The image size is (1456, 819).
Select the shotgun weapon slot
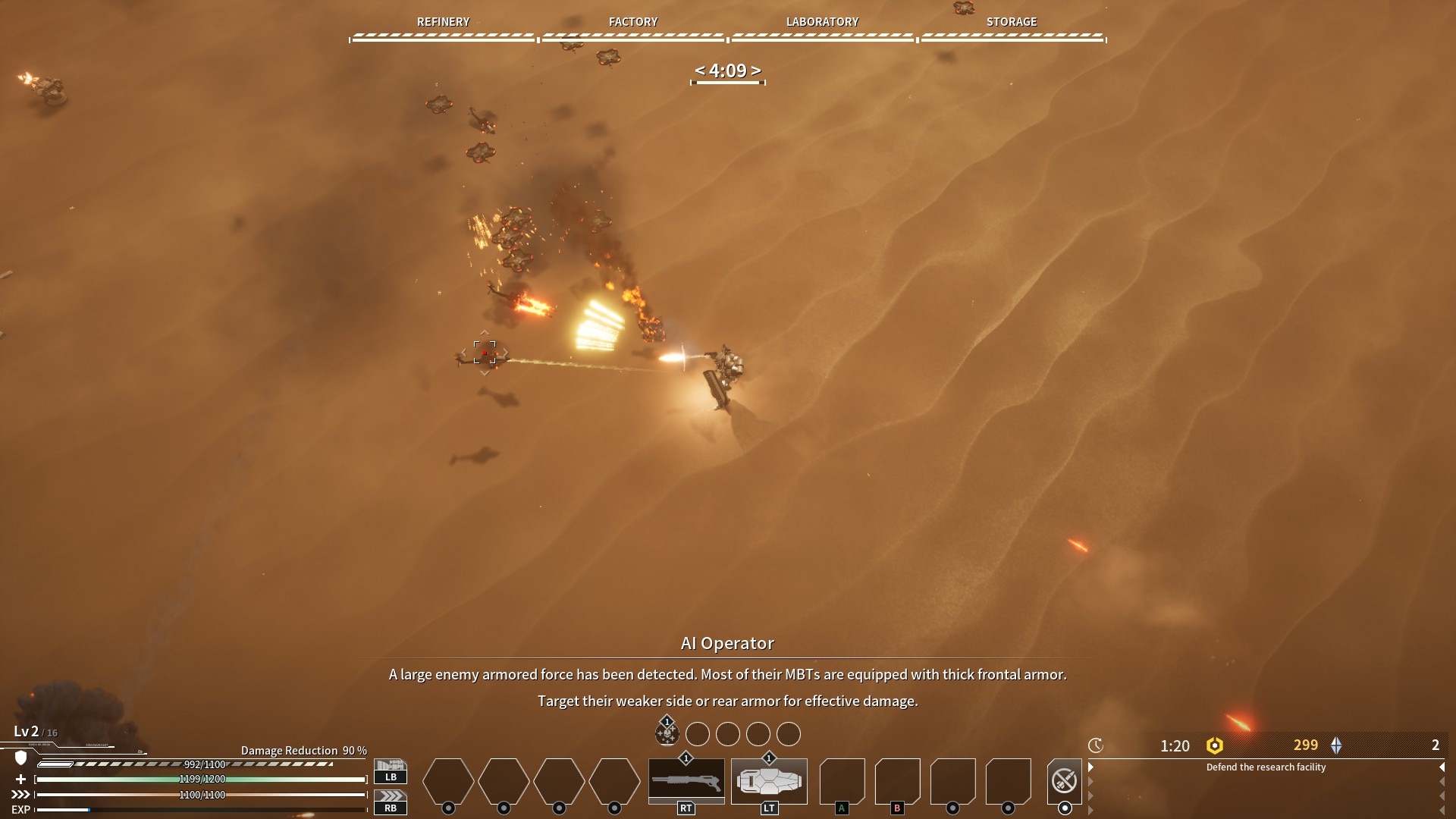686,780
